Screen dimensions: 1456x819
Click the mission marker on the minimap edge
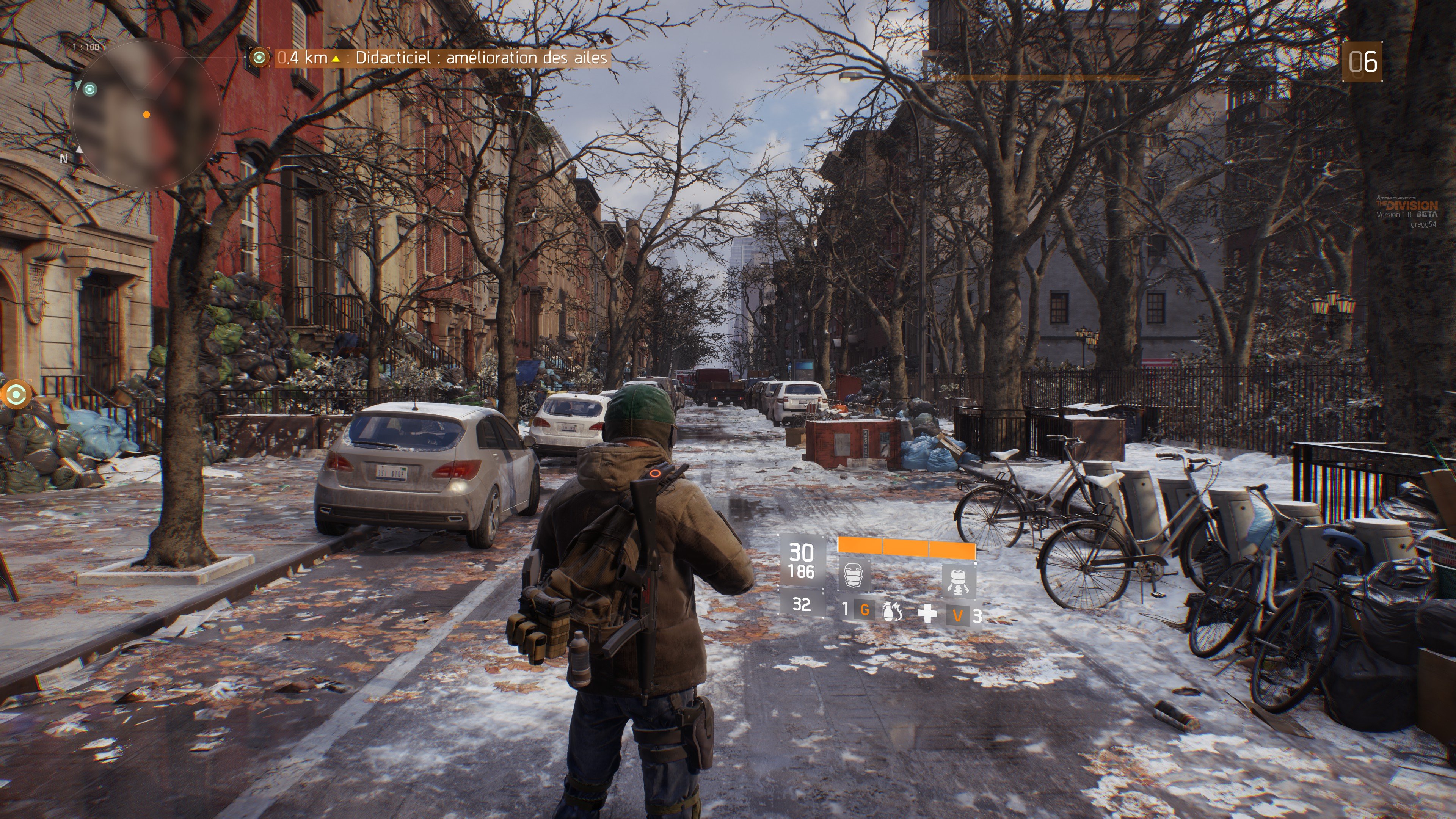(x=90, y=89)
